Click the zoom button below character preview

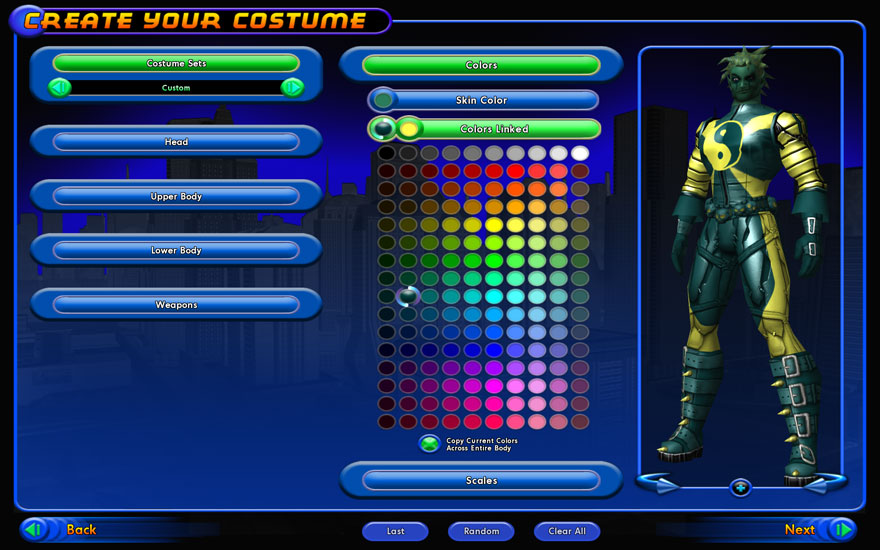click(741, 487)
